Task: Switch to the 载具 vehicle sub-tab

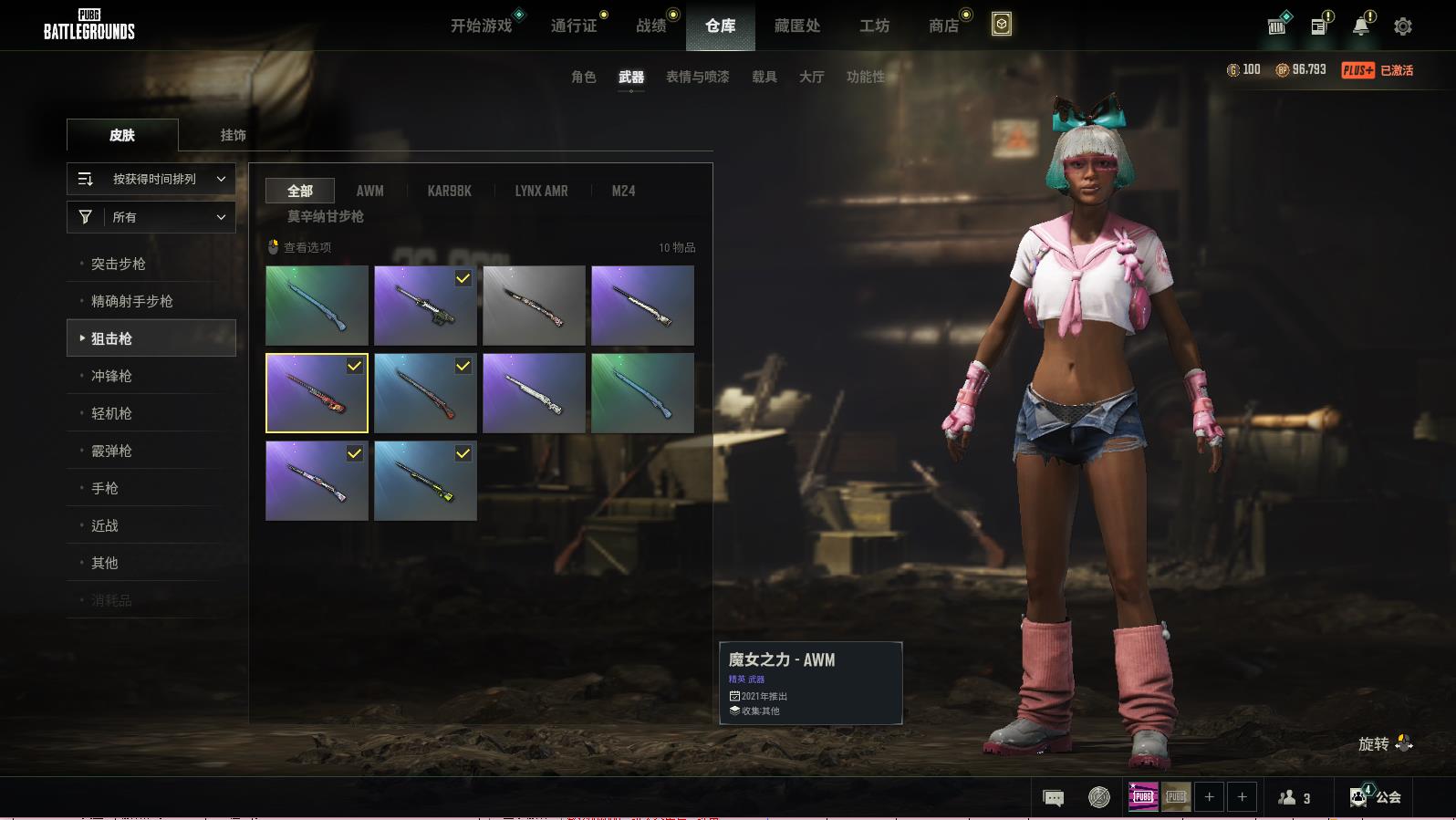Action: point(764,77)
